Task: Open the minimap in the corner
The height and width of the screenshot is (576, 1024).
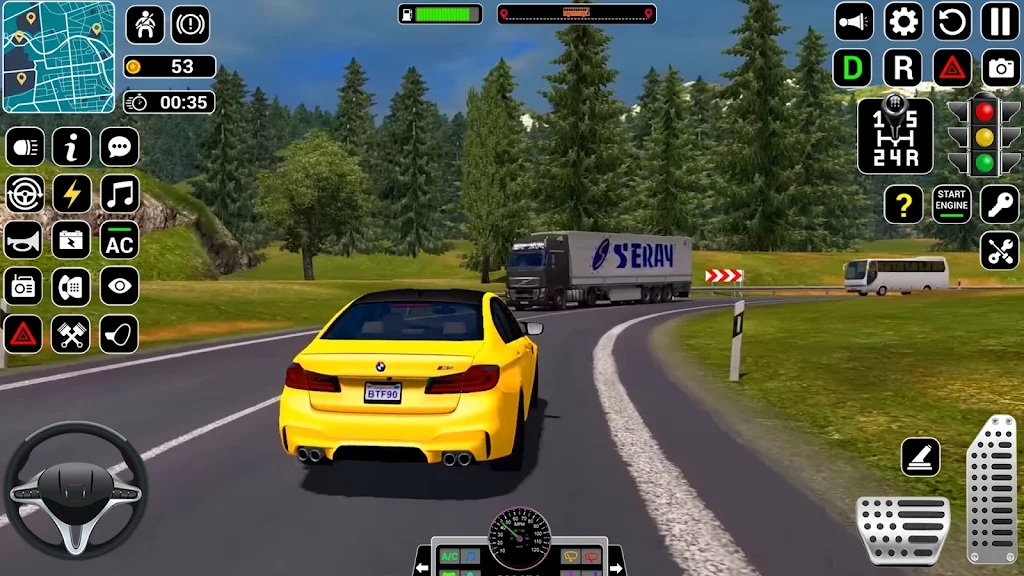Action: pos(58,56)
